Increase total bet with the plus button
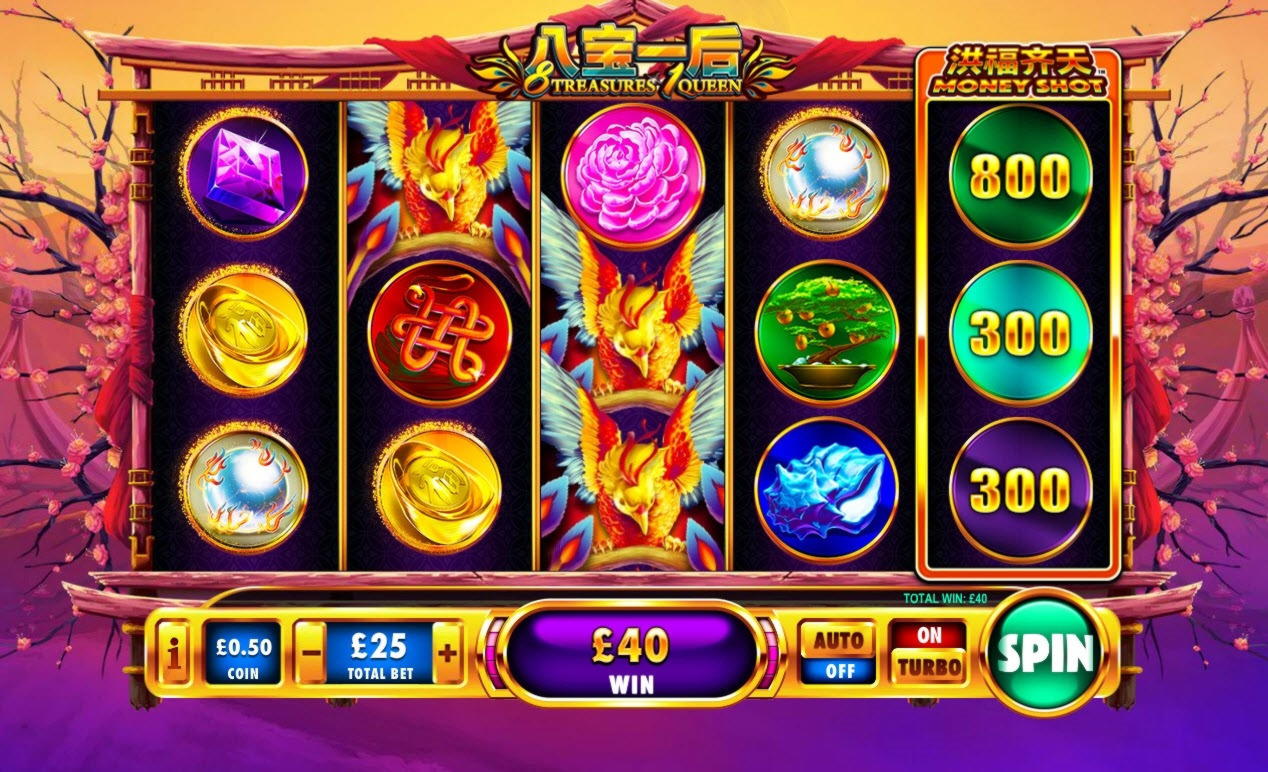Screen dimensions: 1268x772 [x=447, y=654]
